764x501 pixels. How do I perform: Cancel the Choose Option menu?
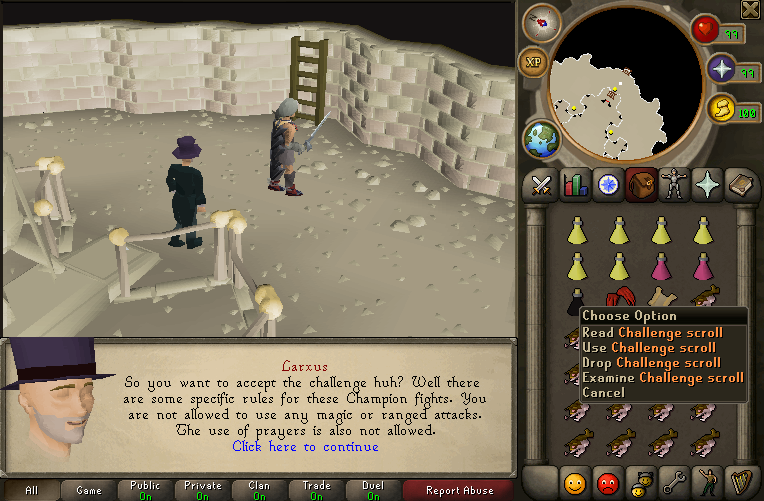pos(603,393)
